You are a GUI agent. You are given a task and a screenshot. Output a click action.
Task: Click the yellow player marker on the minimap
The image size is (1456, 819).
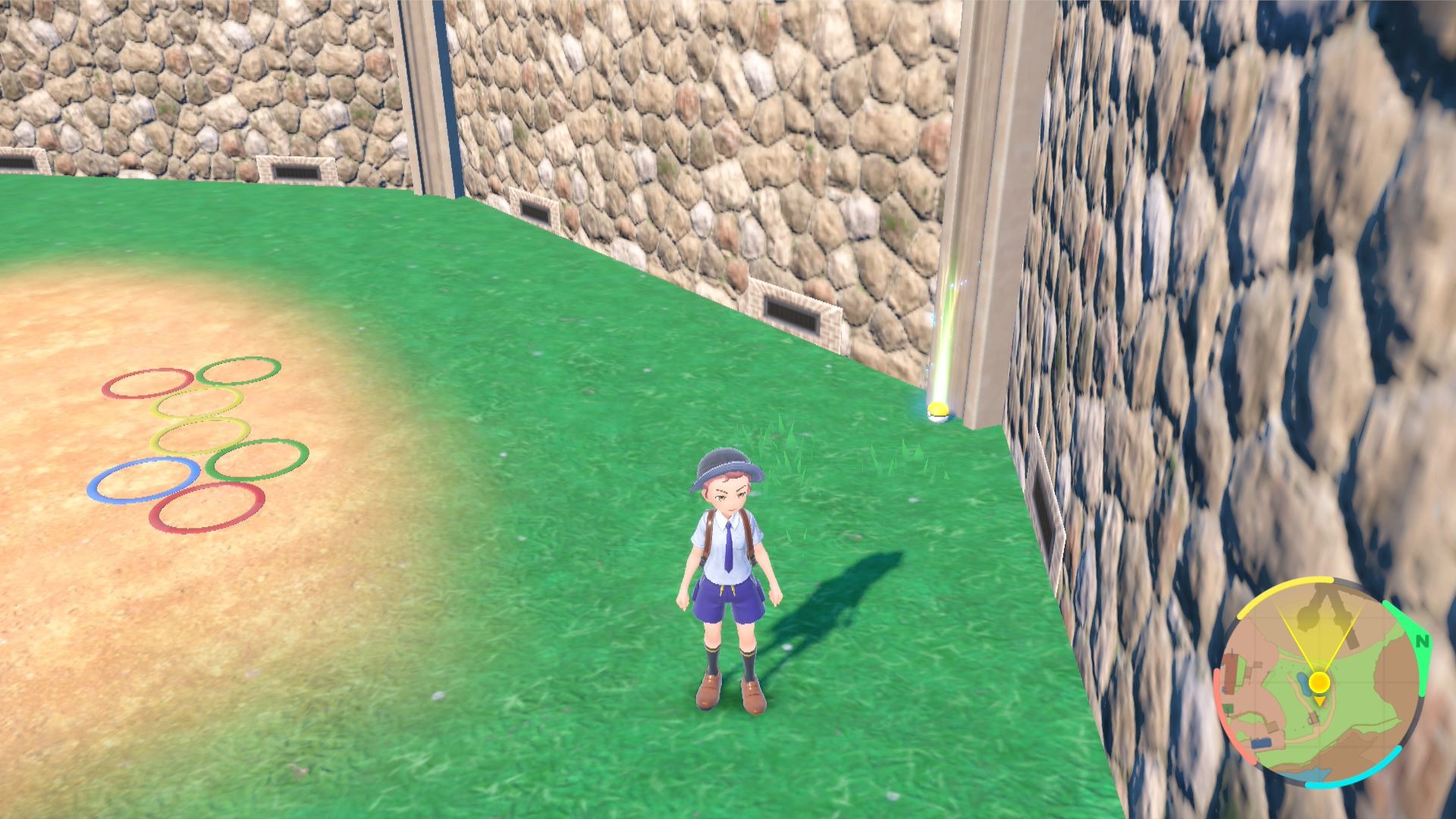(1319, 682)
